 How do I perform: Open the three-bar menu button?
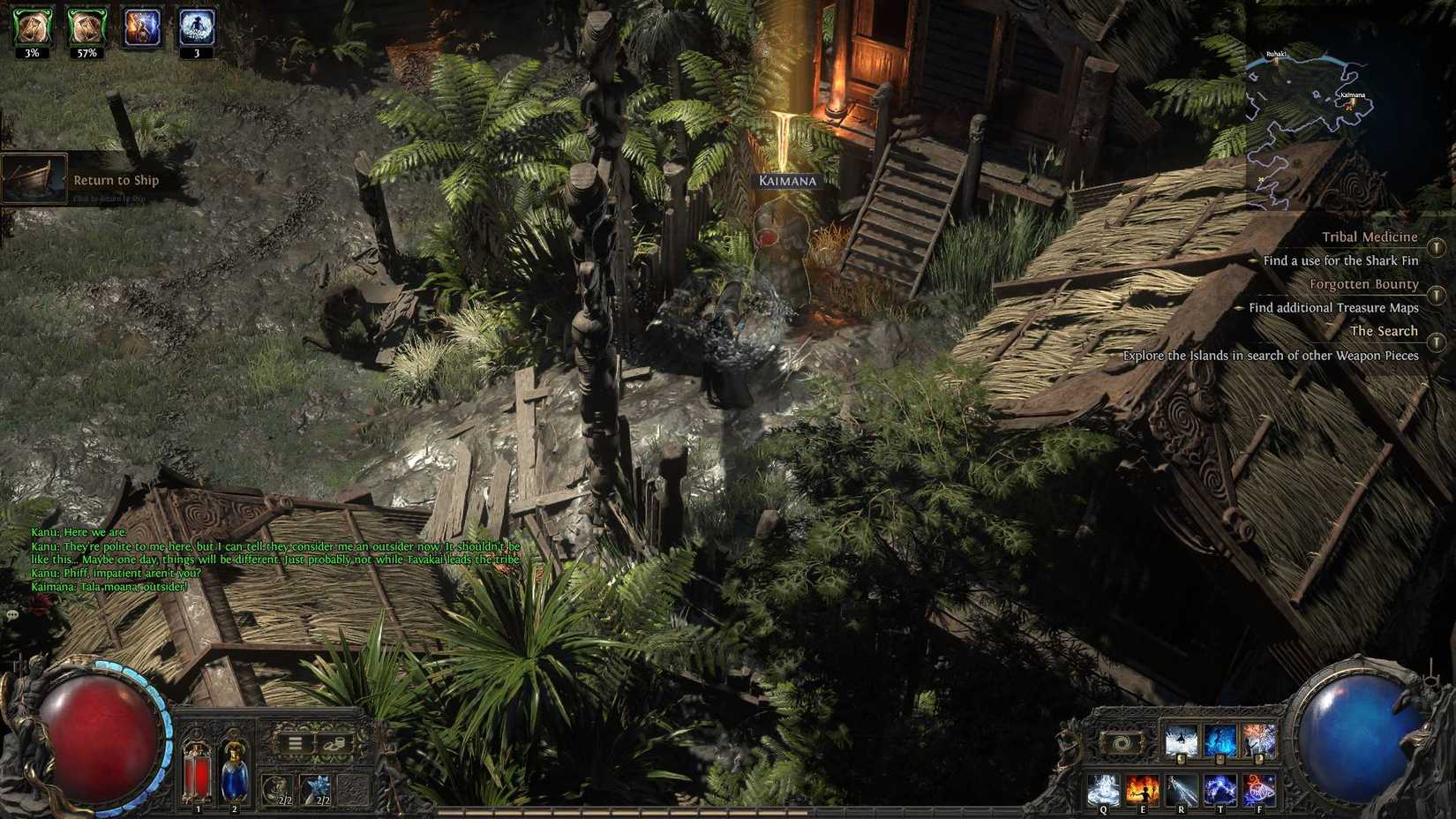295,744
